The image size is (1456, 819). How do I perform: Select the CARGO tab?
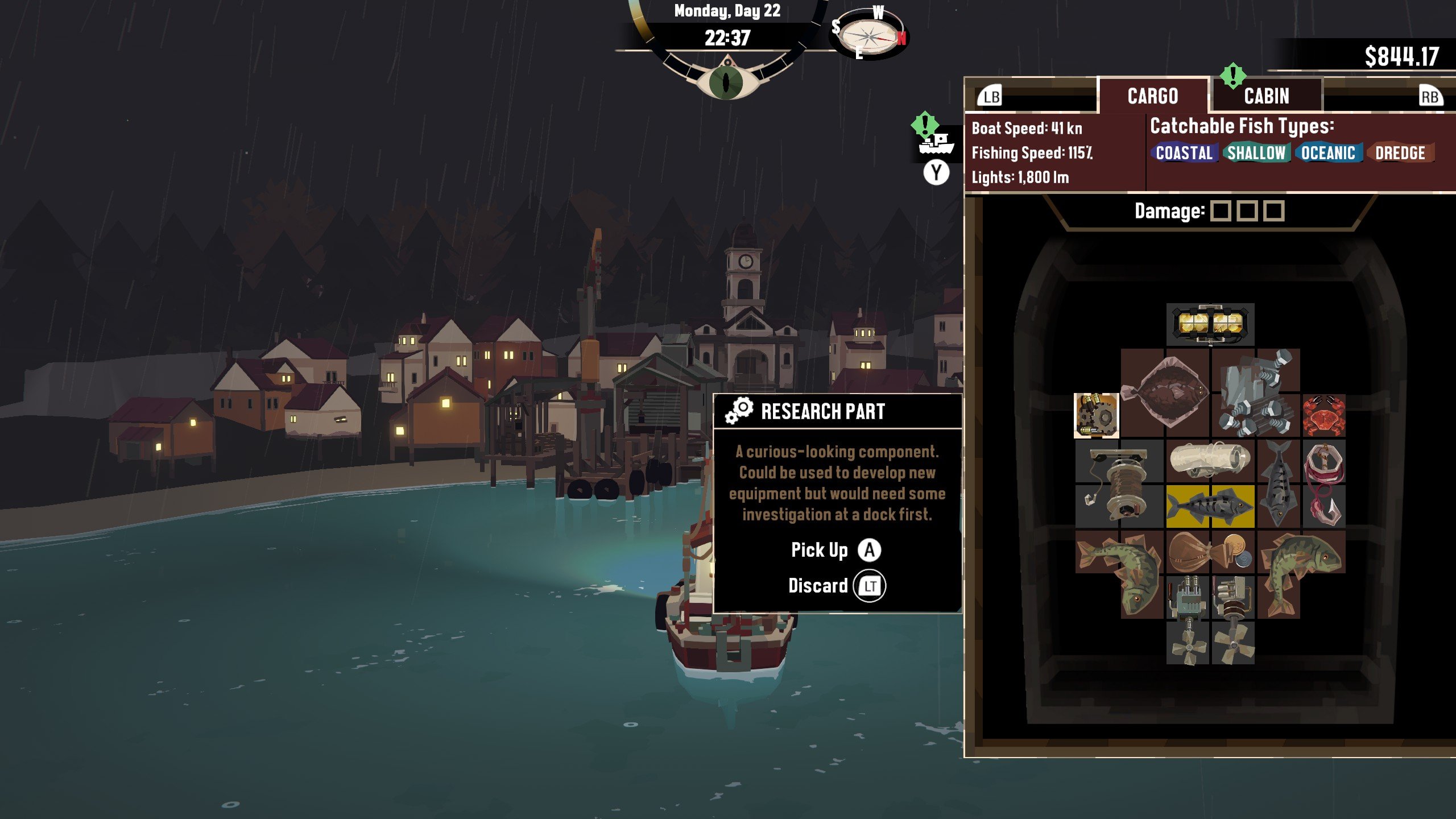1152,96
